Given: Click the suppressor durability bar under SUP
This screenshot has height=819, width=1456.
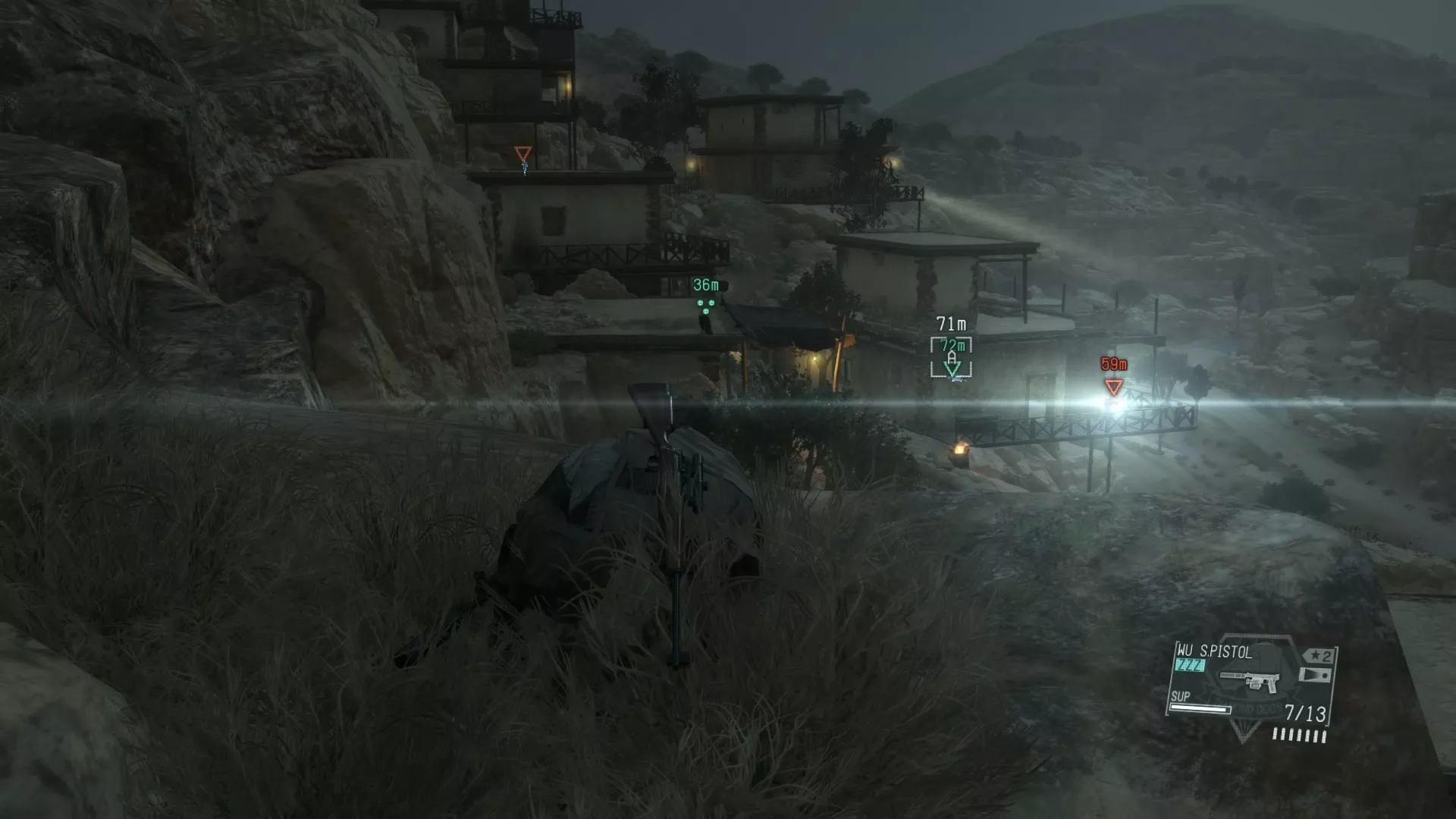Looking at the screenshot, I should (1200, 709).
